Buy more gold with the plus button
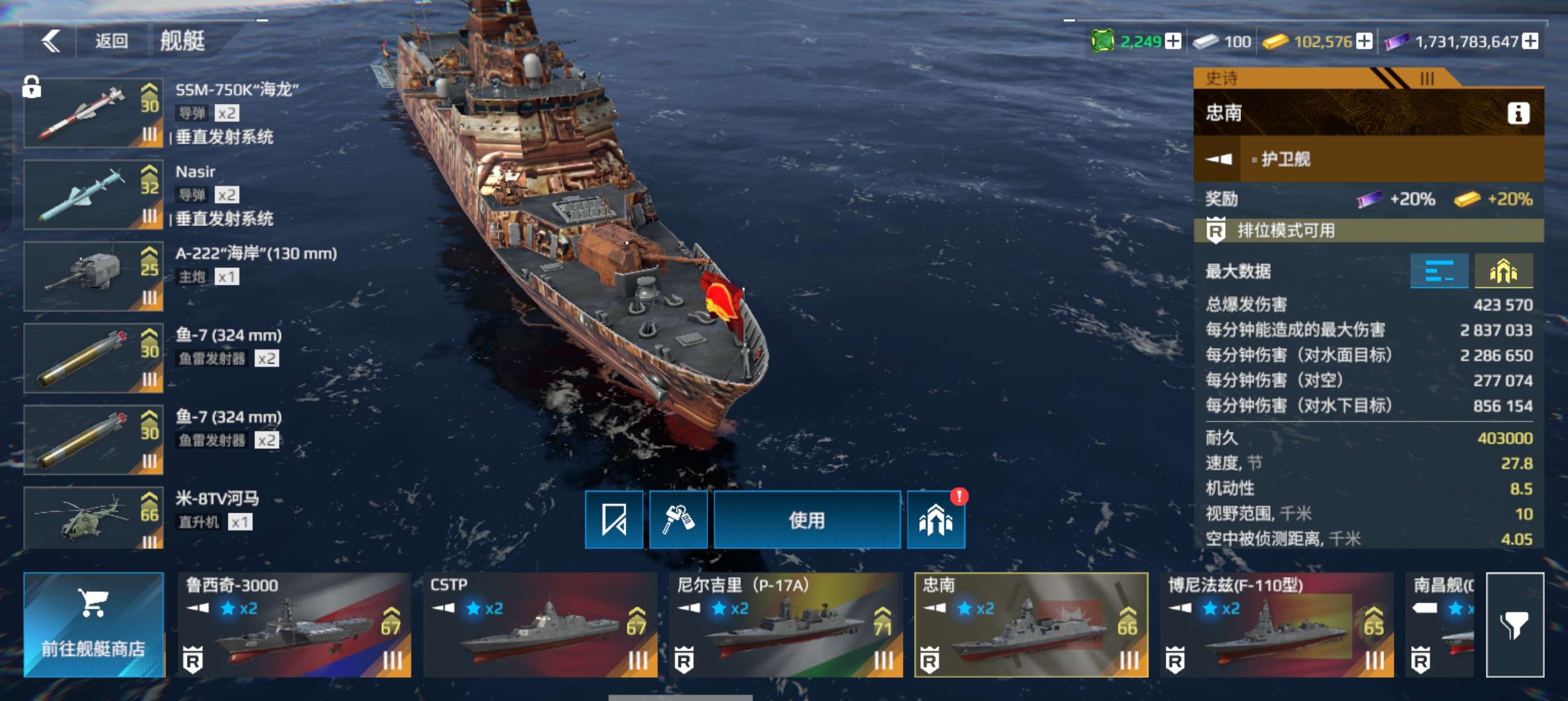Viewport: 1568px width, 701px height. (x=1365, y=41)
